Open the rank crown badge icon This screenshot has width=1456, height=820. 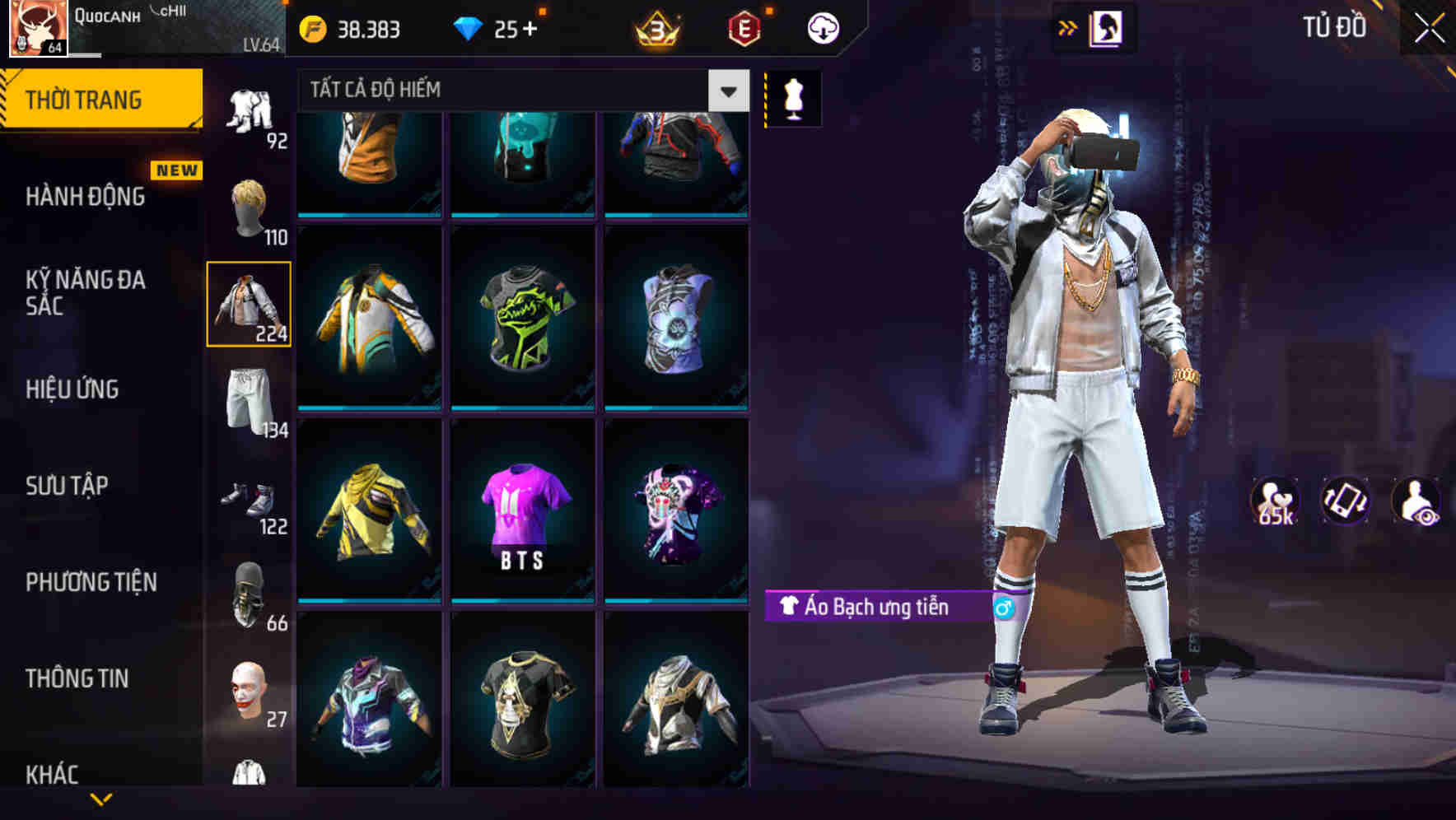655,27
